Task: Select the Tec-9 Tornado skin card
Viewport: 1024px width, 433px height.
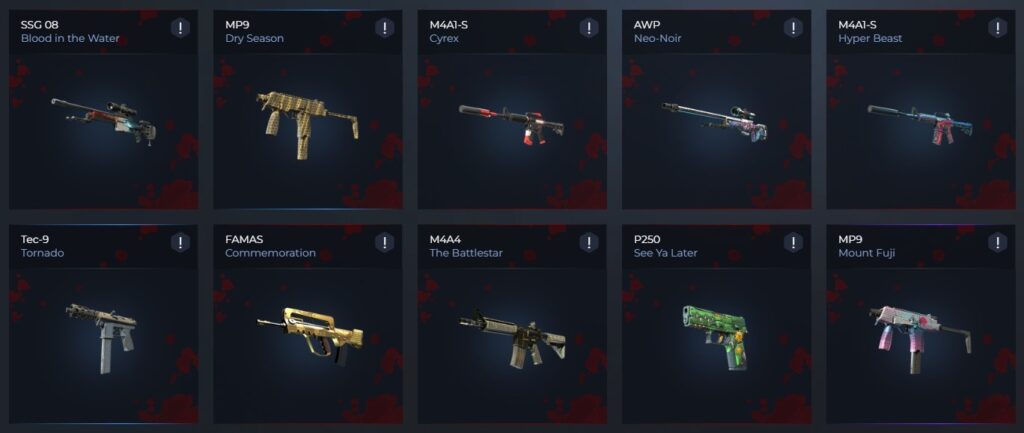Action: pos(103,330)
